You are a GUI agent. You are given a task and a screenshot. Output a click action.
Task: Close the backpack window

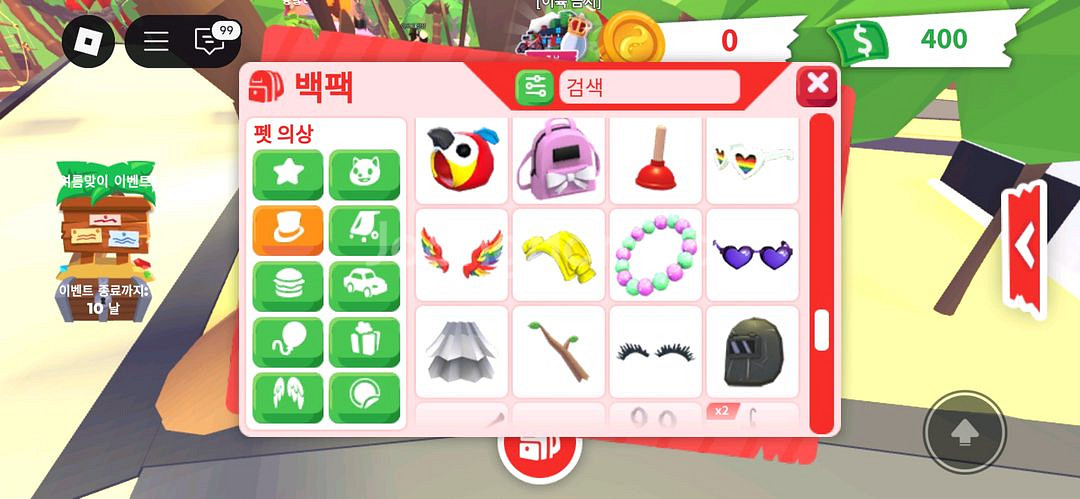[x=817, y=84]
